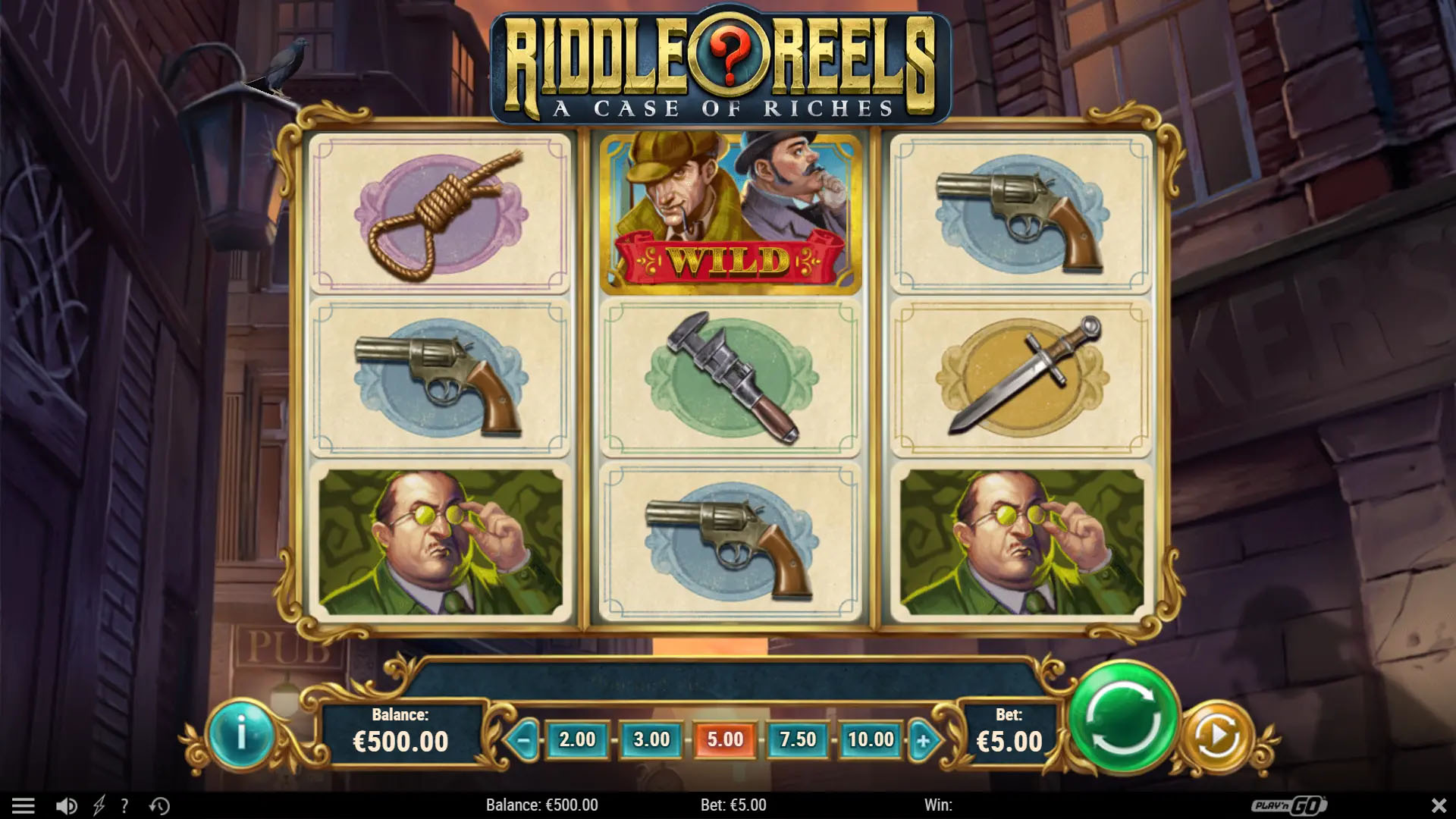Close the game with the X icon

pos(1440,805)
